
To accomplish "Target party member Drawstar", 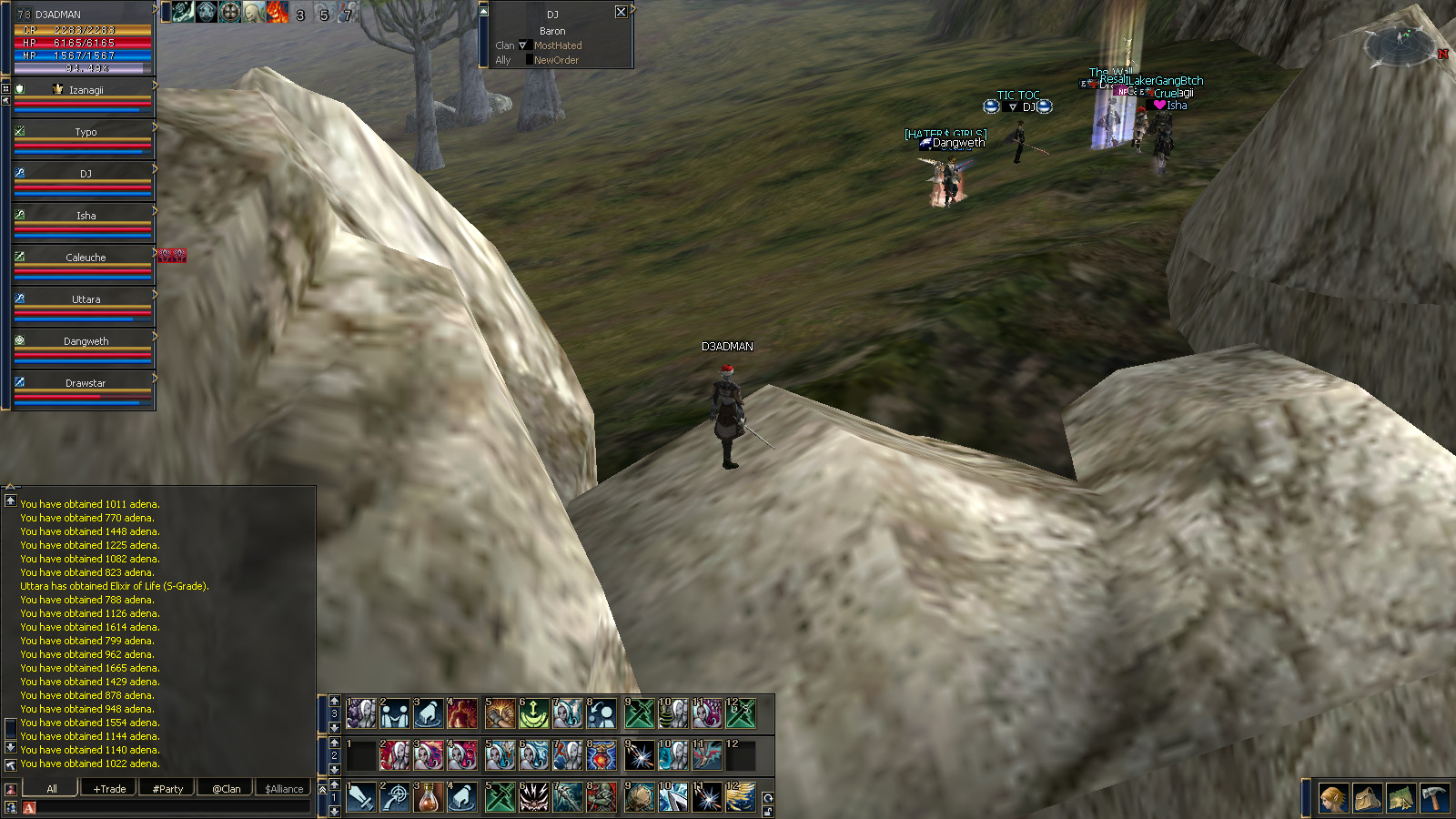I will pyautogui.click(x=86, y=383).
